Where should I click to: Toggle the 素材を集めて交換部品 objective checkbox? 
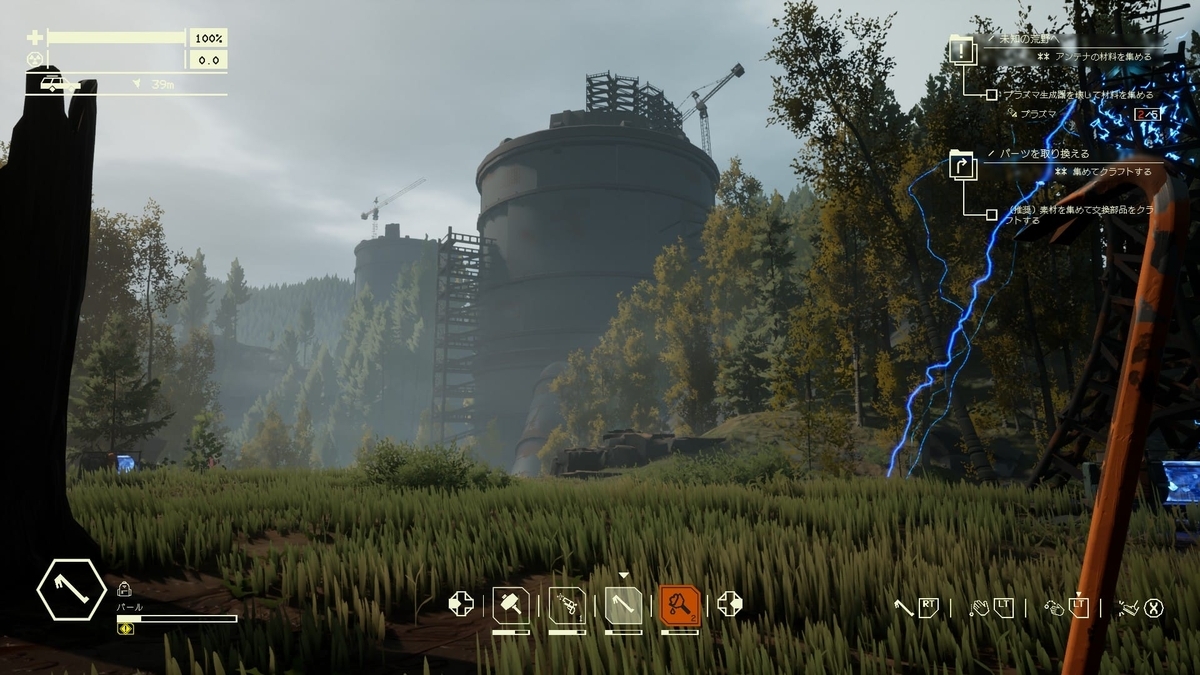pos(991,214)
